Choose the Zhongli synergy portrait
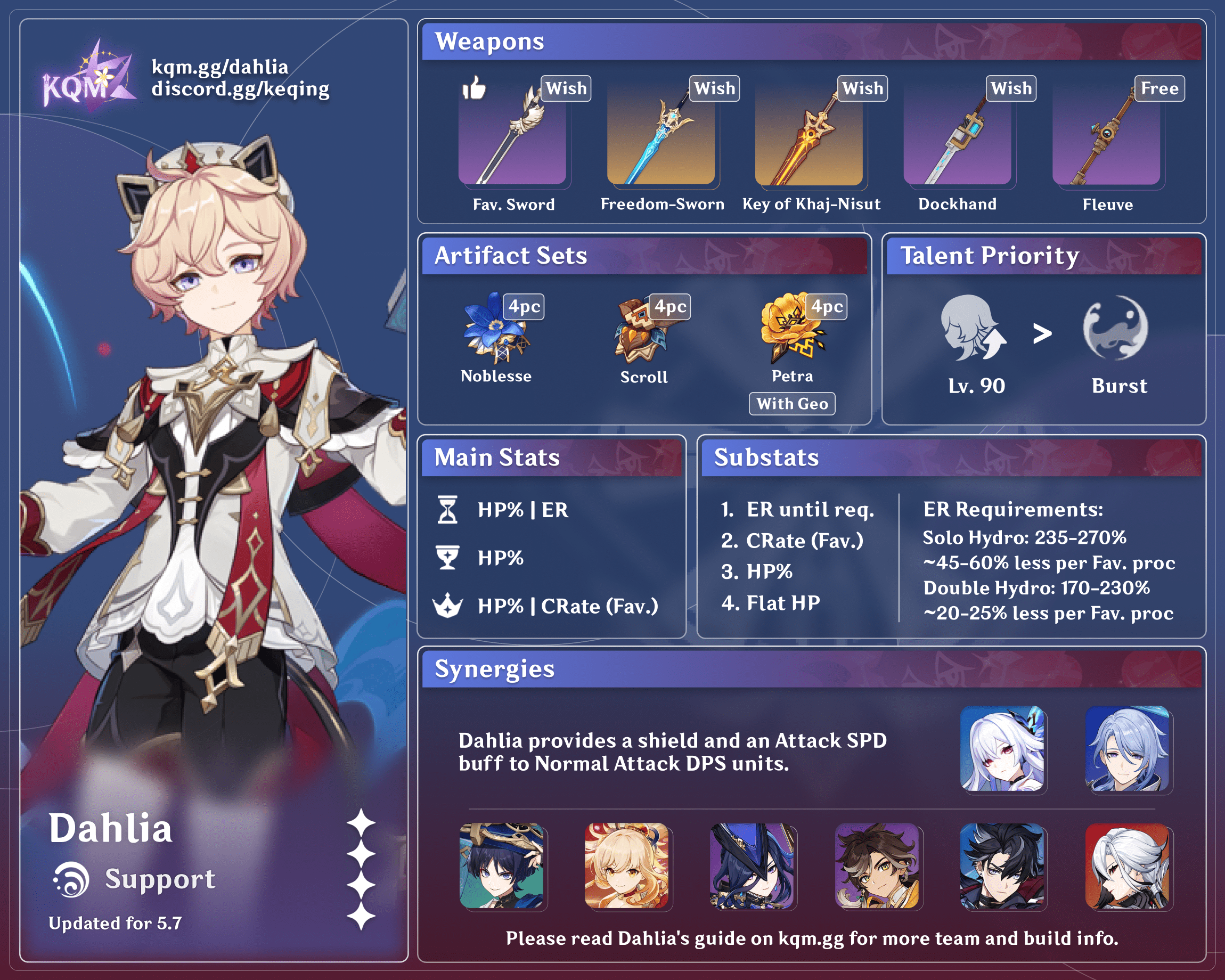This screenshot has width=1225, height=980. pyautogui.click(x=877, y=866)
